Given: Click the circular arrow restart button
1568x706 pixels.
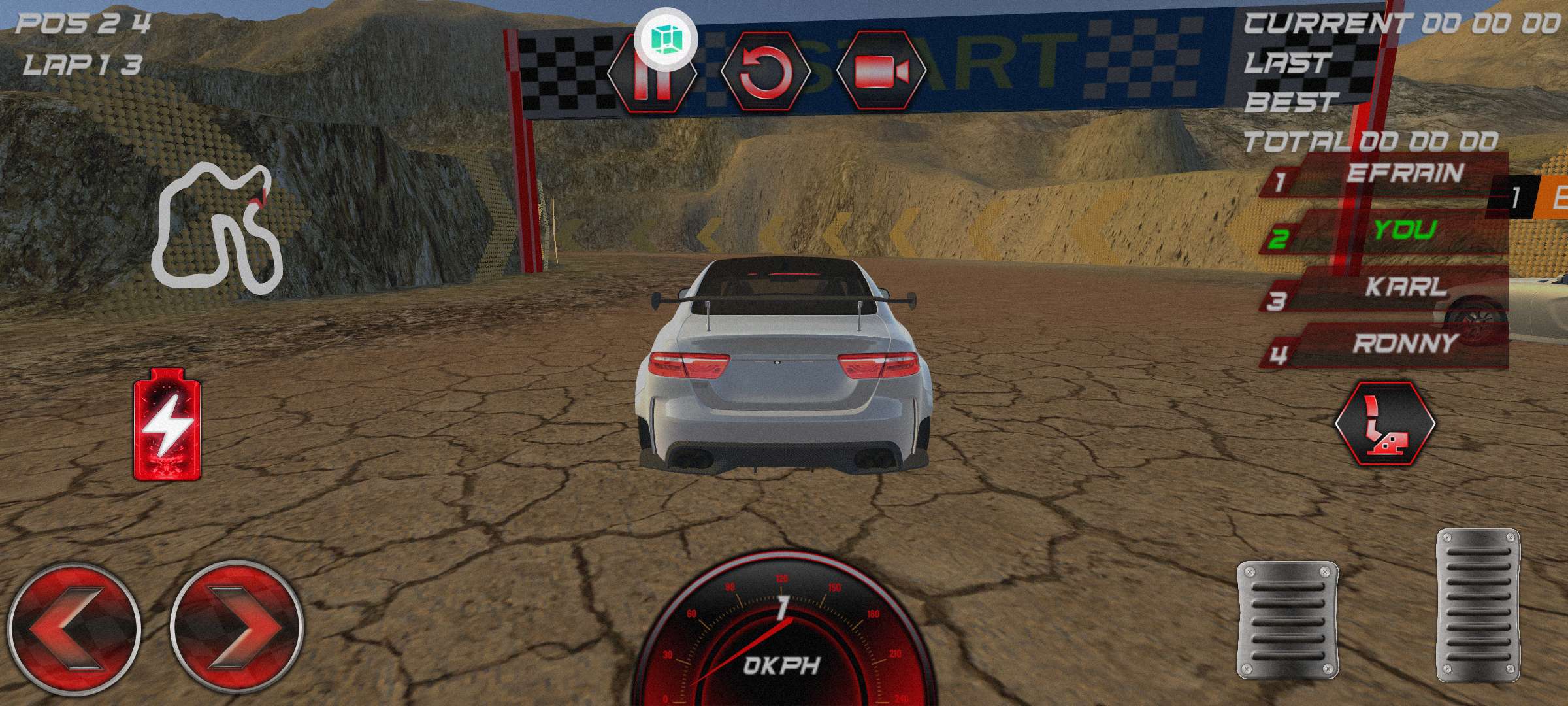Looking at the screenshot, I should [x=766, y=72].
